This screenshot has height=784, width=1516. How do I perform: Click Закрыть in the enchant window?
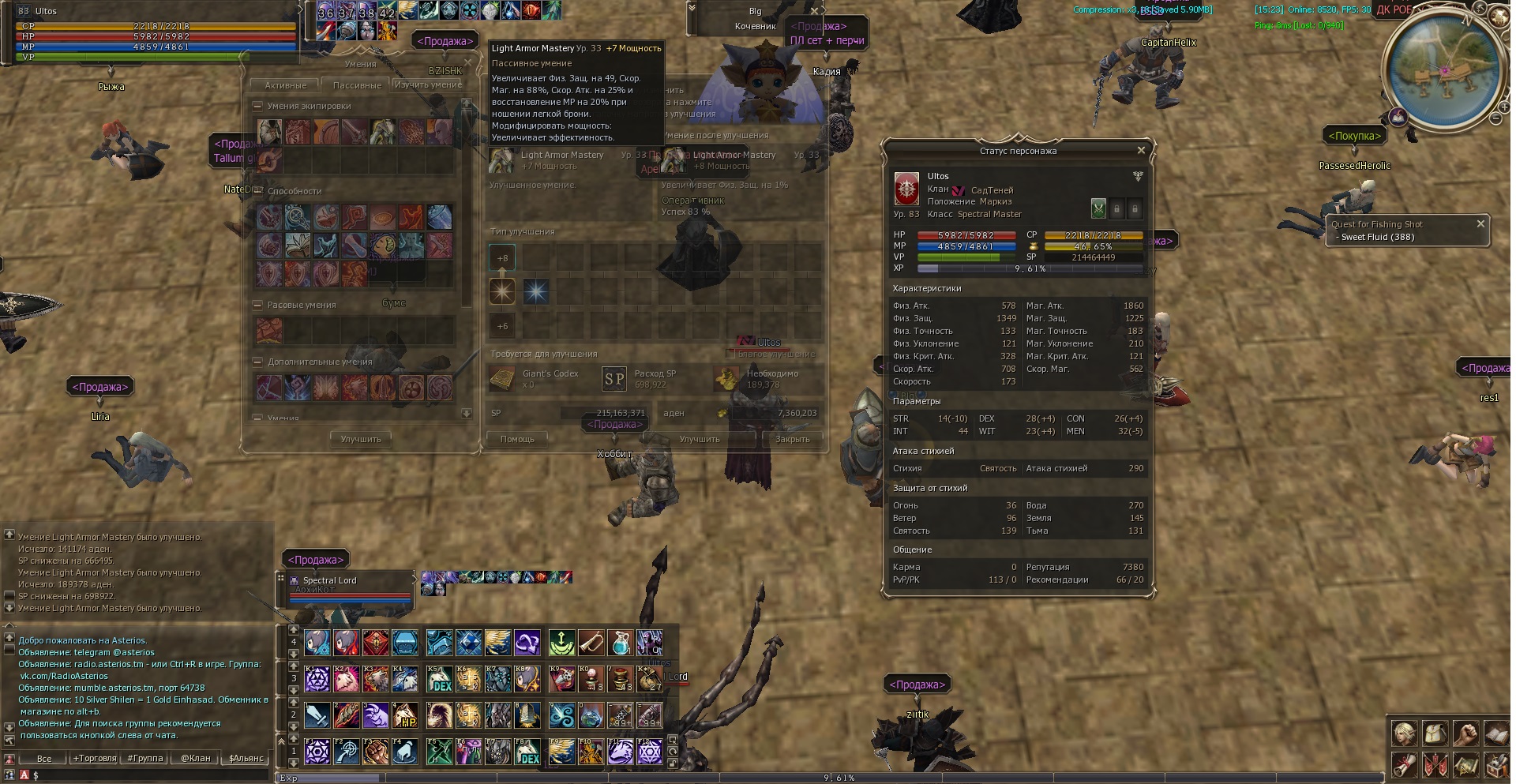792,439
